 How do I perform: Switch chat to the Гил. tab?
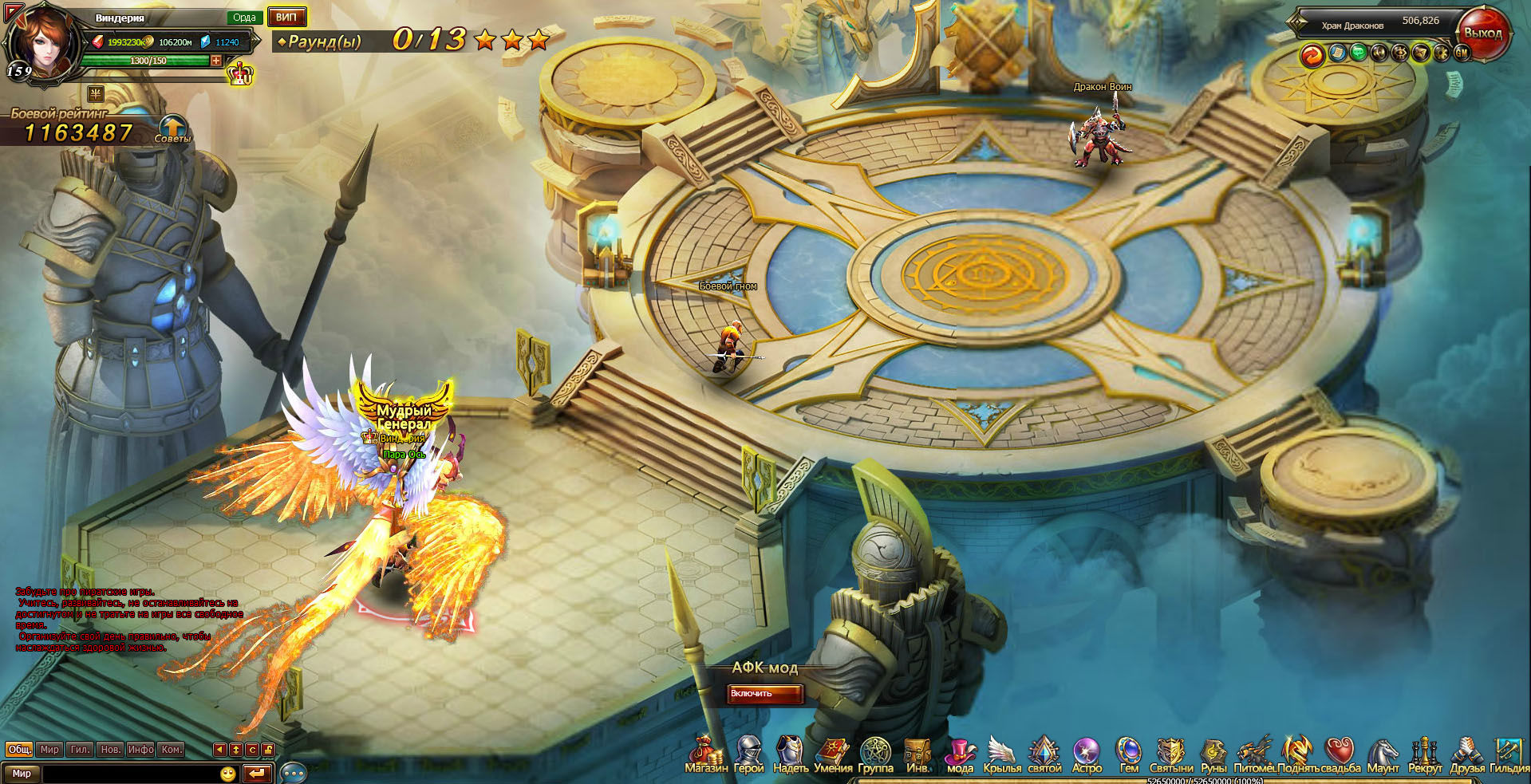(80, 750)
